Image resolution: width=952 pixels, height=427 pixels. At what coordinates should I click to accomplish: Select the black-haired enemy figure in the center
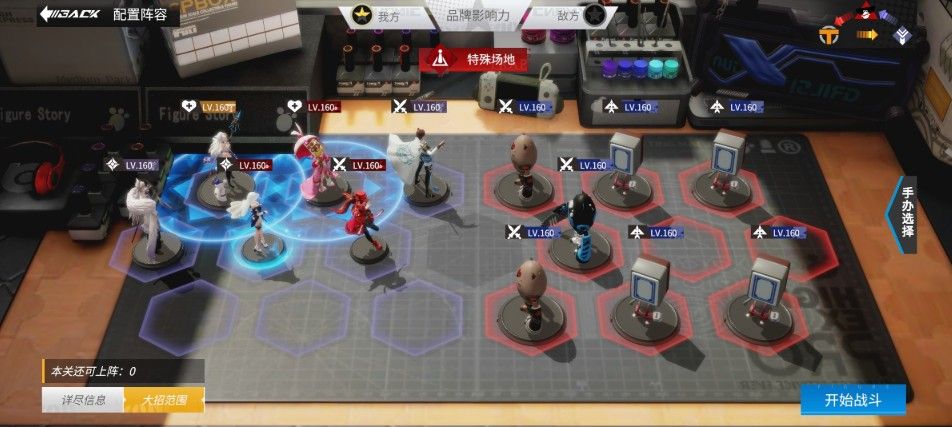point(580,228)
